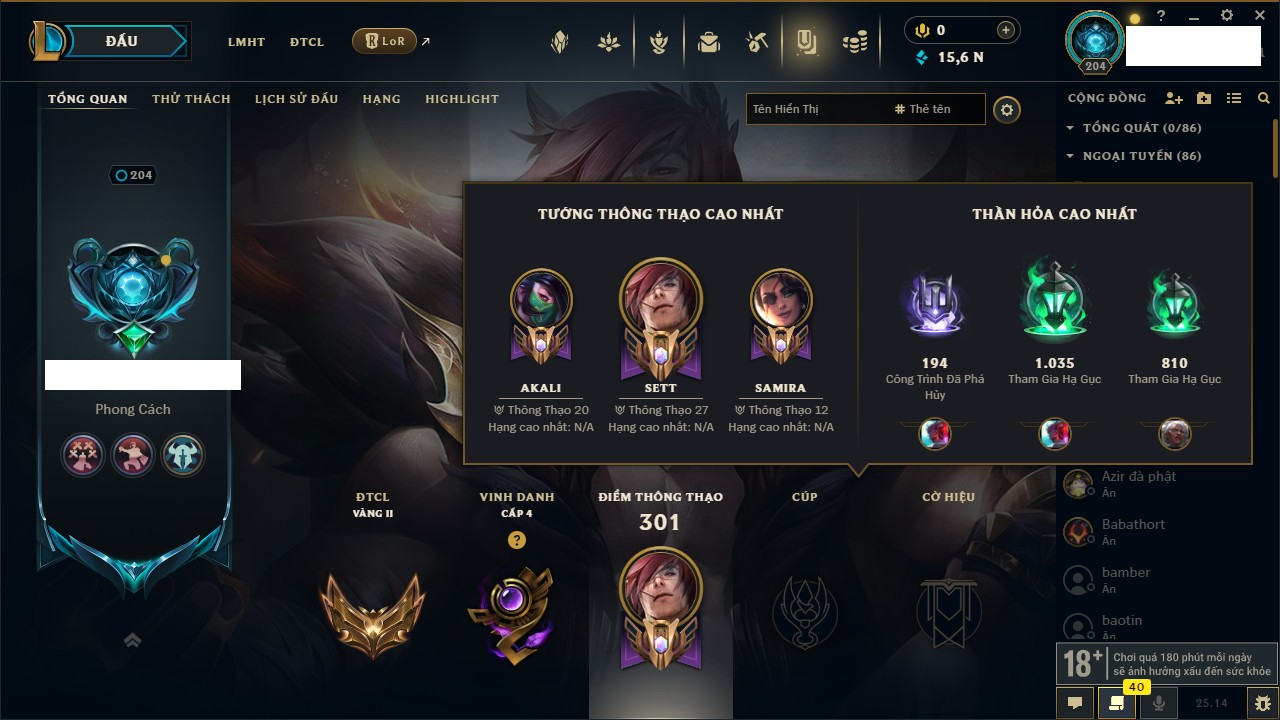Add a friend in Cộng Đồng
The image size is (1280, 720).
(x=1174, y=99)
